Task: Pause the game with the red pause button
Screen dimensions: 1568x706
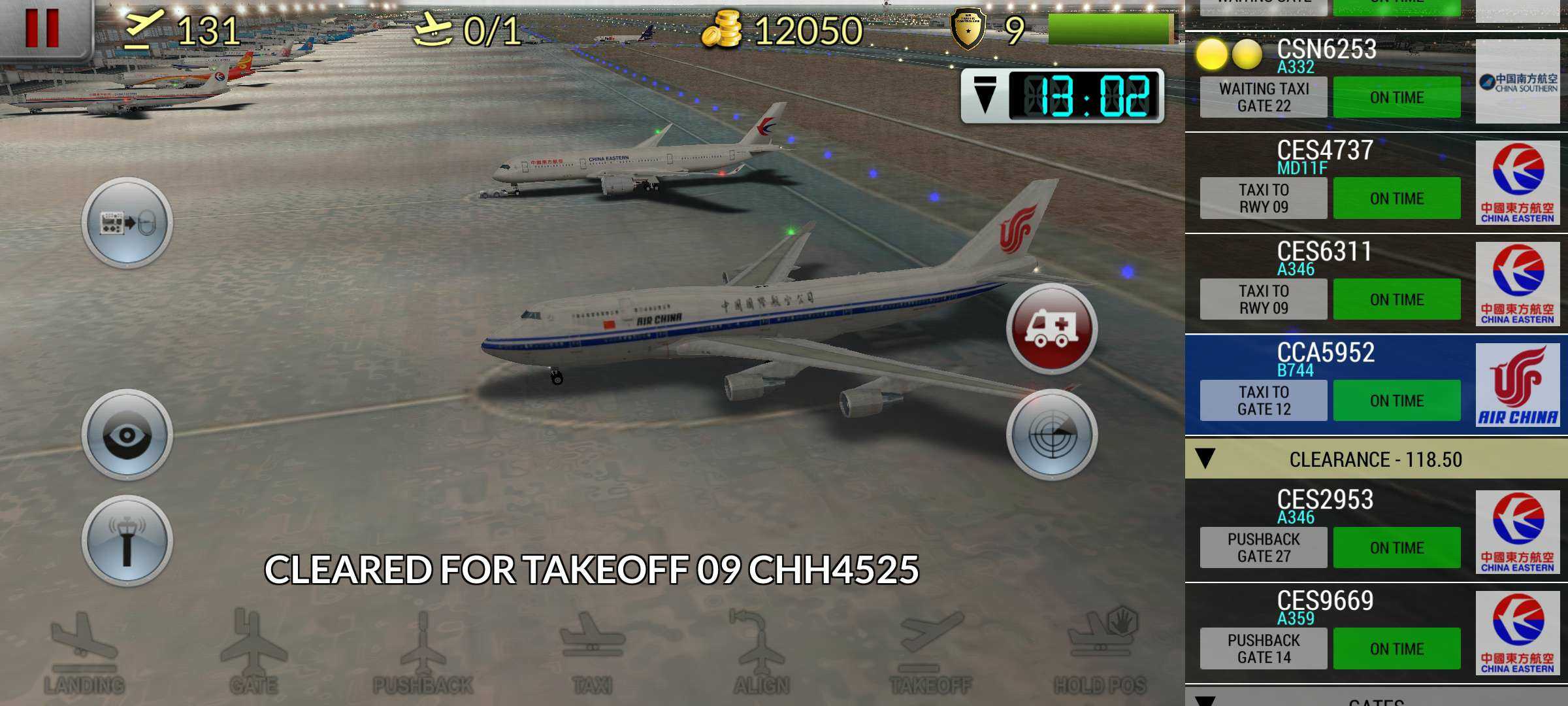Action: pyautogui.click(x=42, y=29)
